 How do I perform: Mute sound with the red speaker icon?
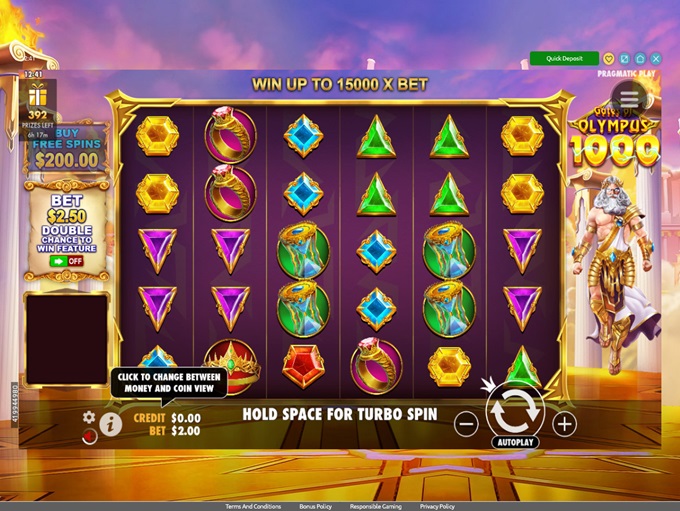click(90, 436)
